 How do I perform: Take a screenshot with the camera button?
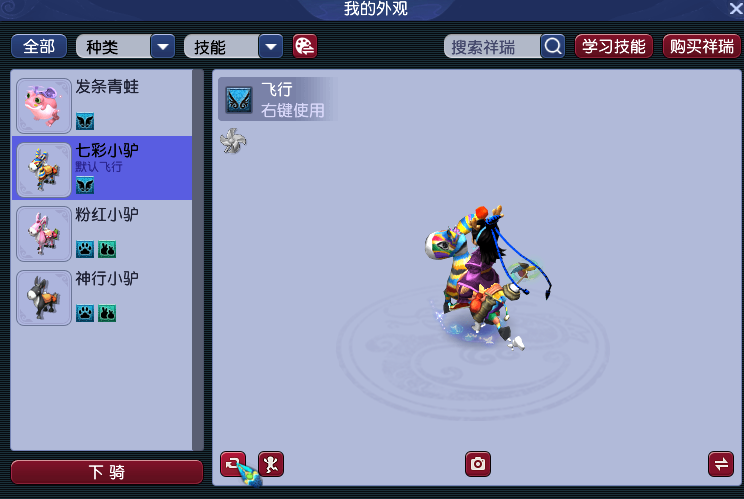[478, 464]
